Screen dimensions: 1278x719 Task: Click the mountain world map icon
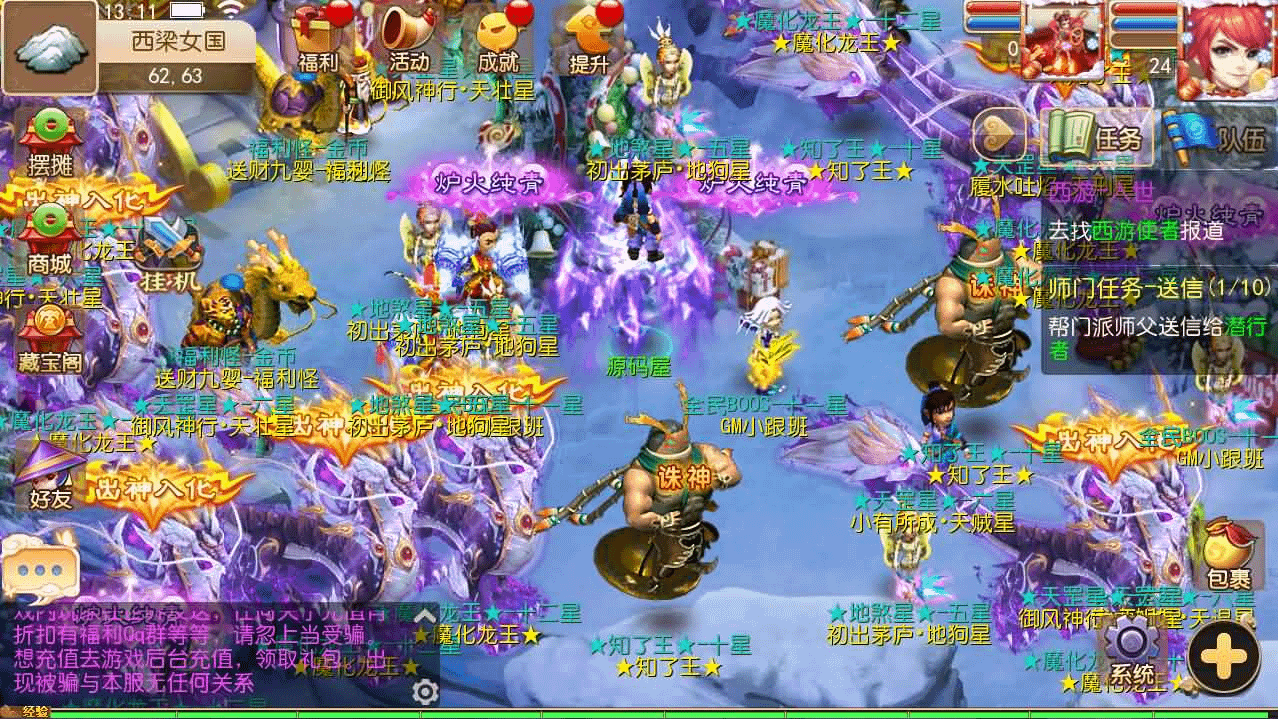[x=48, y=47]
